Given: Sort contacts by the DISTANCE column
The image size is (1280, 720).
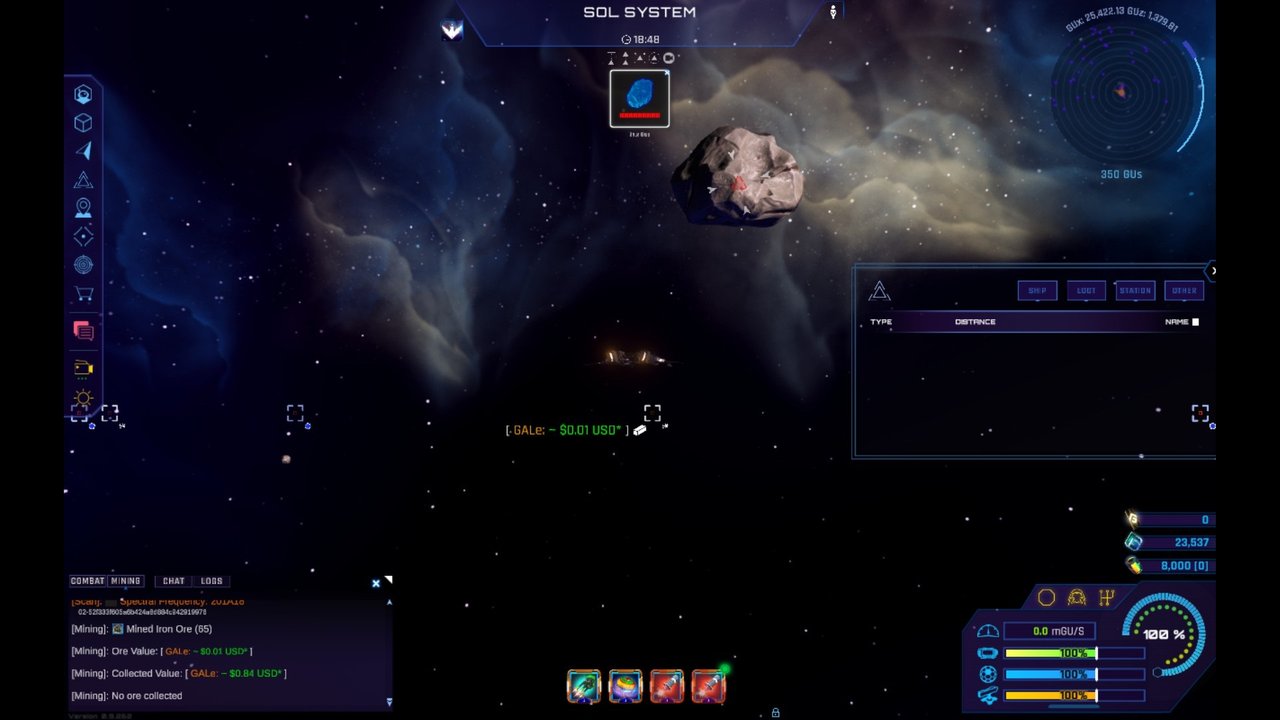Looking at the screenshot, I should (975, 321).
